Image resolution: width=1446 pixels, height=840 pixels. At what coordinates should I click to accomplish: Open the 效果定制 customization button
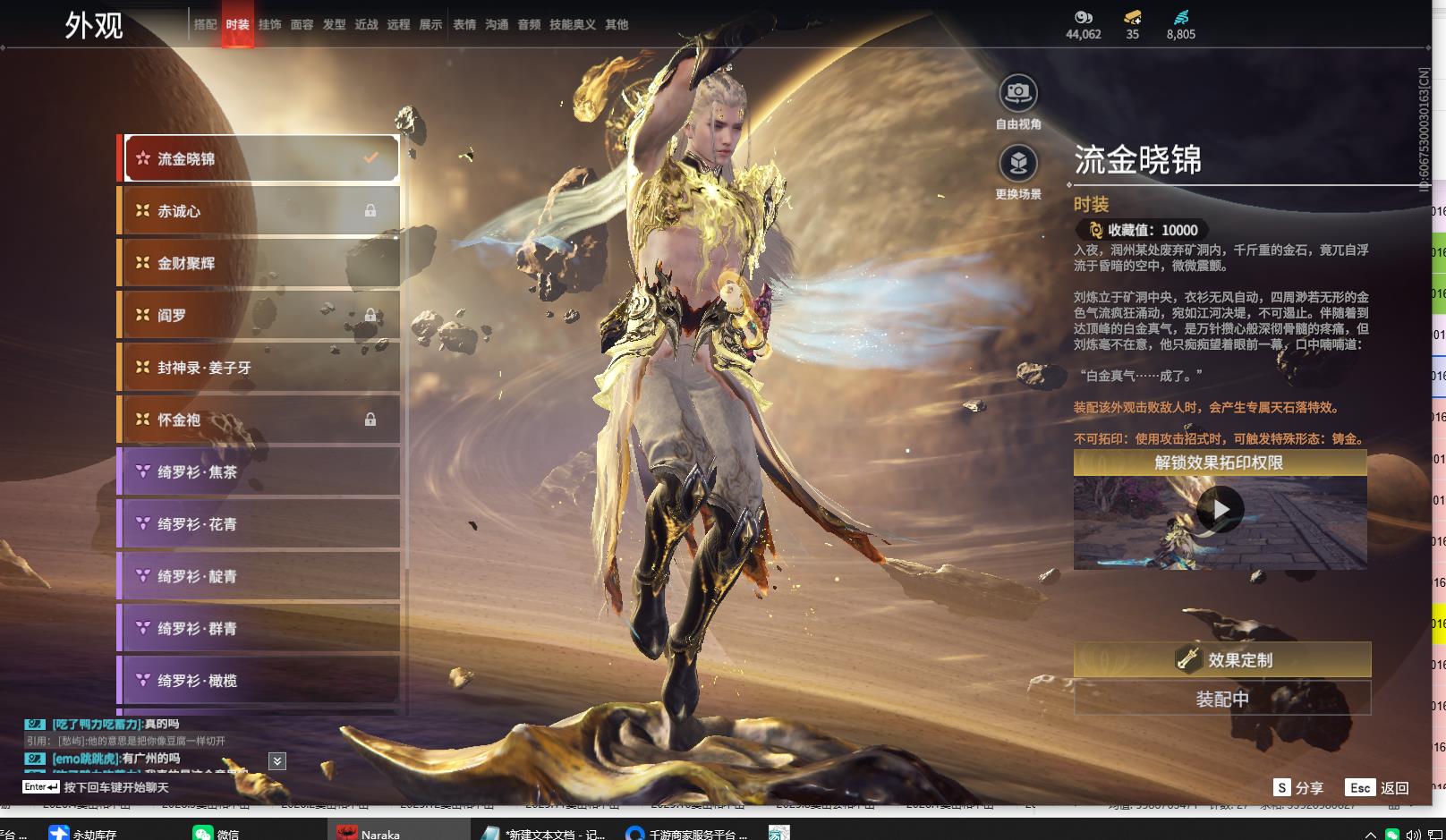1221,660
